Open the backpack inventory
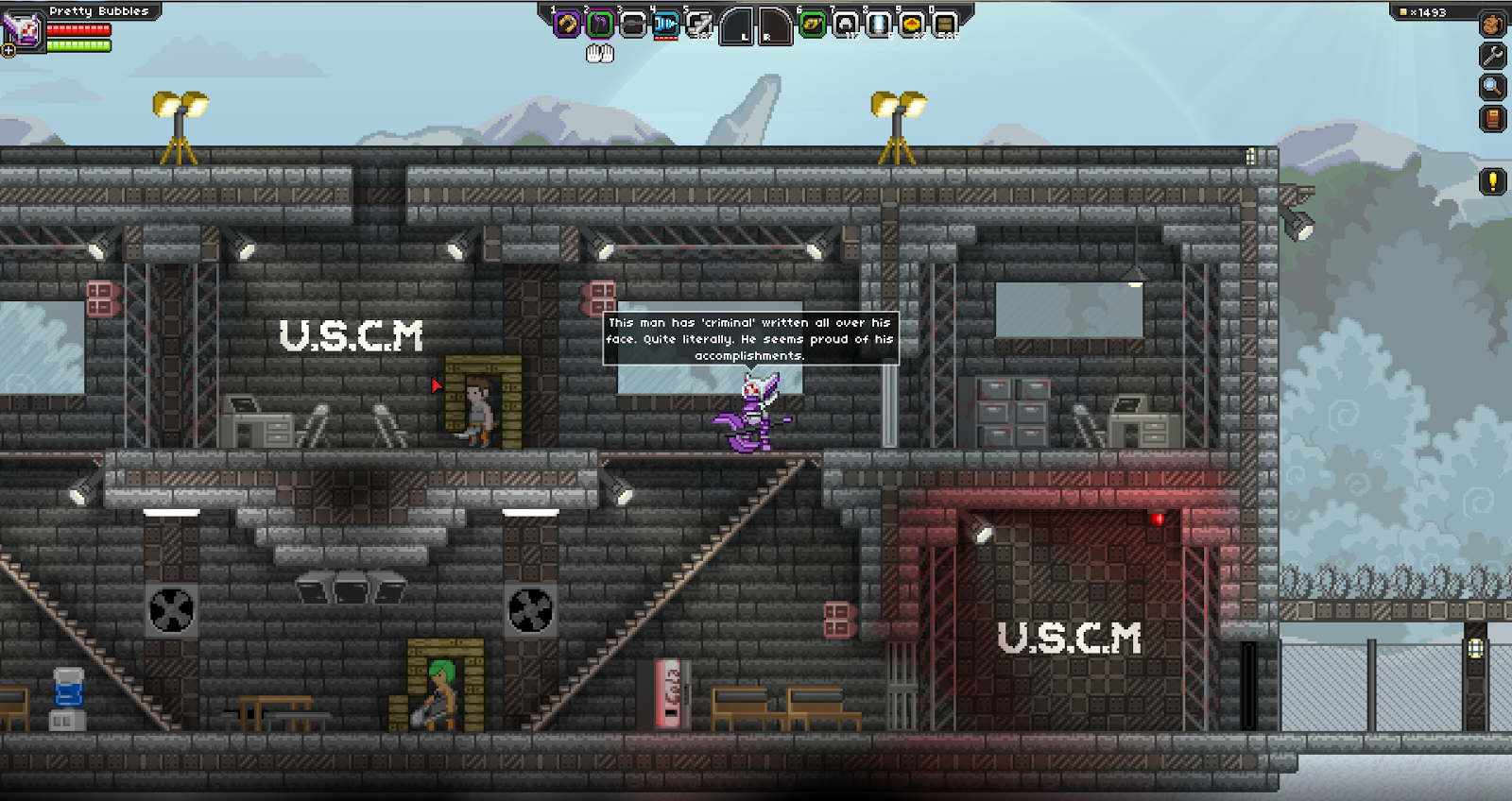The image size is (1512, 801). [x=1493, y=24]
